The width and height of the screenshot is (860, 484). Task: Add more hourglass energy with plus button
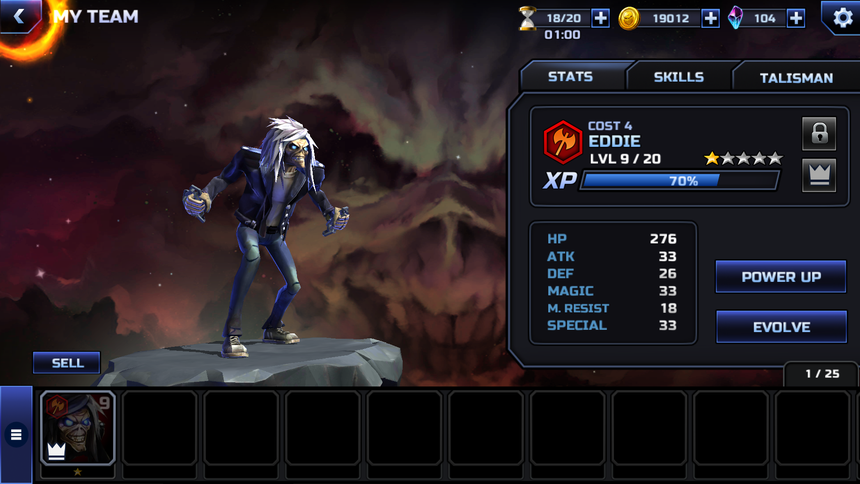(600, 17)
